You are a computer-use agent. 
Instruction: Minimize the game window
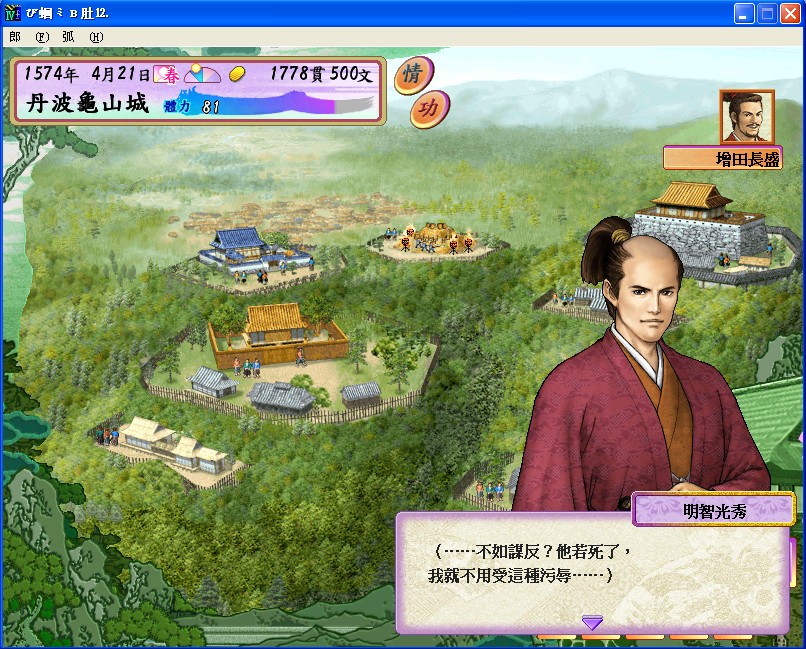[x=744, y=14]
